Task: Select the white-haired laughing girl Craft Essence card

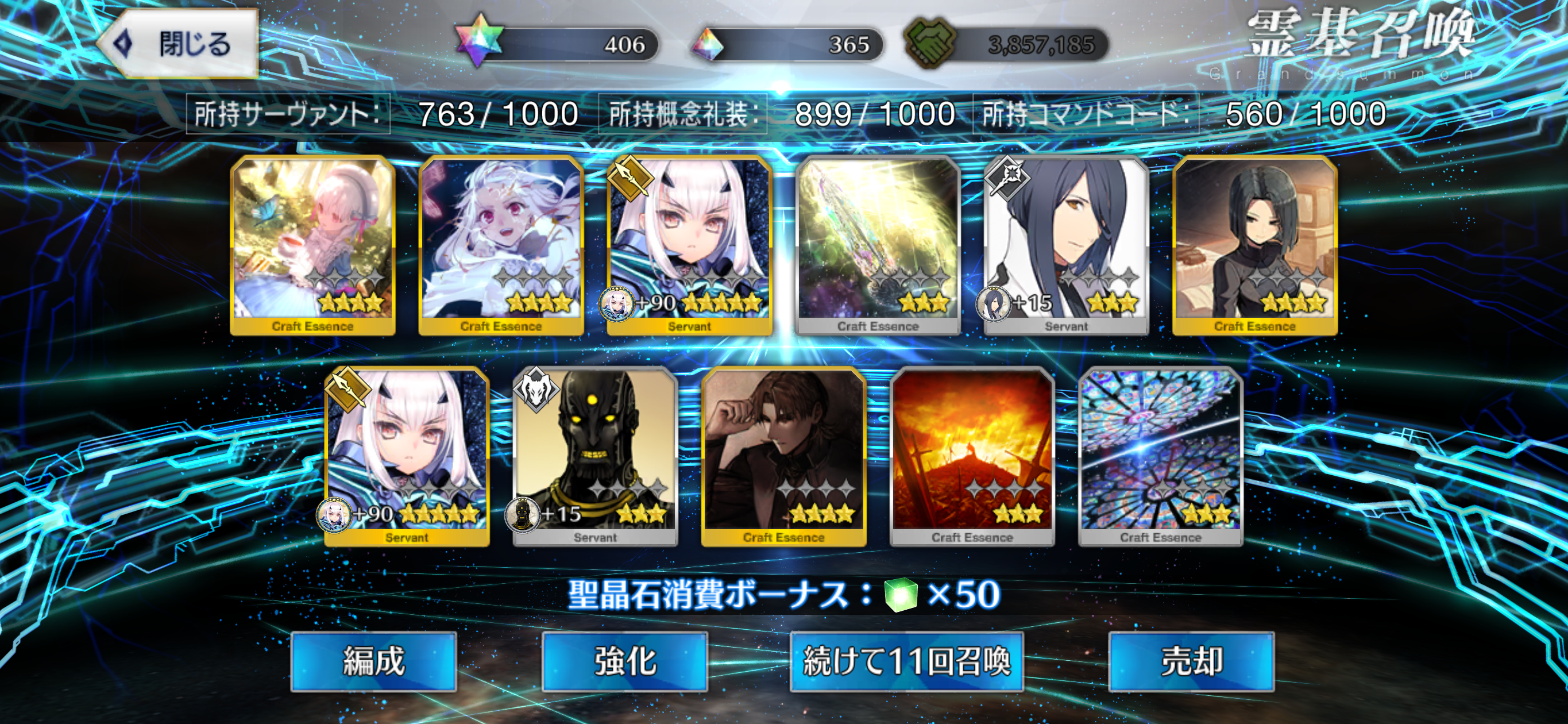Action: 501,245
